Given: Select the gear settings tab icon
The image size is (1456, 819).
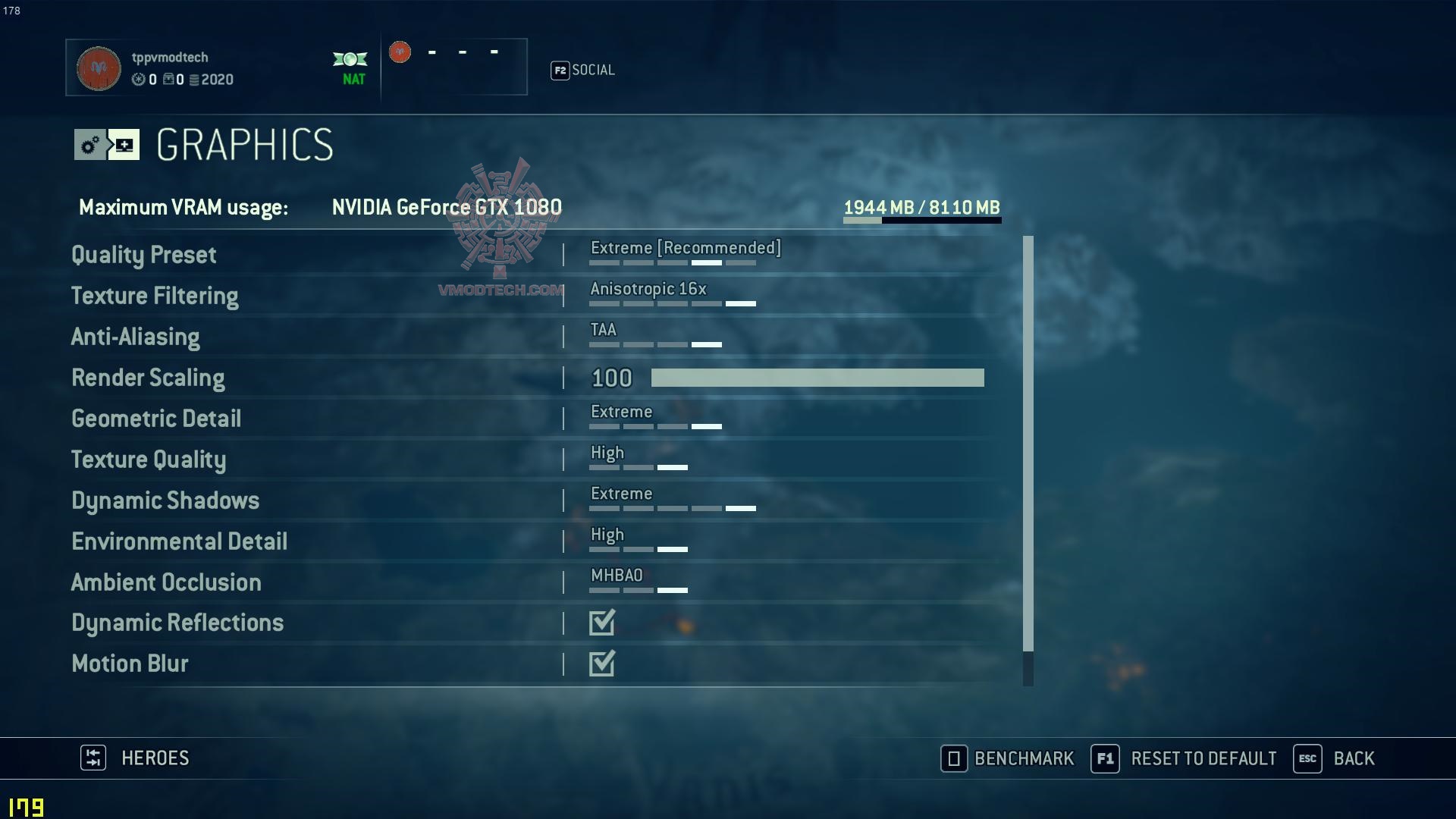Looking at the screenshot, I should [x=90, y=145].
